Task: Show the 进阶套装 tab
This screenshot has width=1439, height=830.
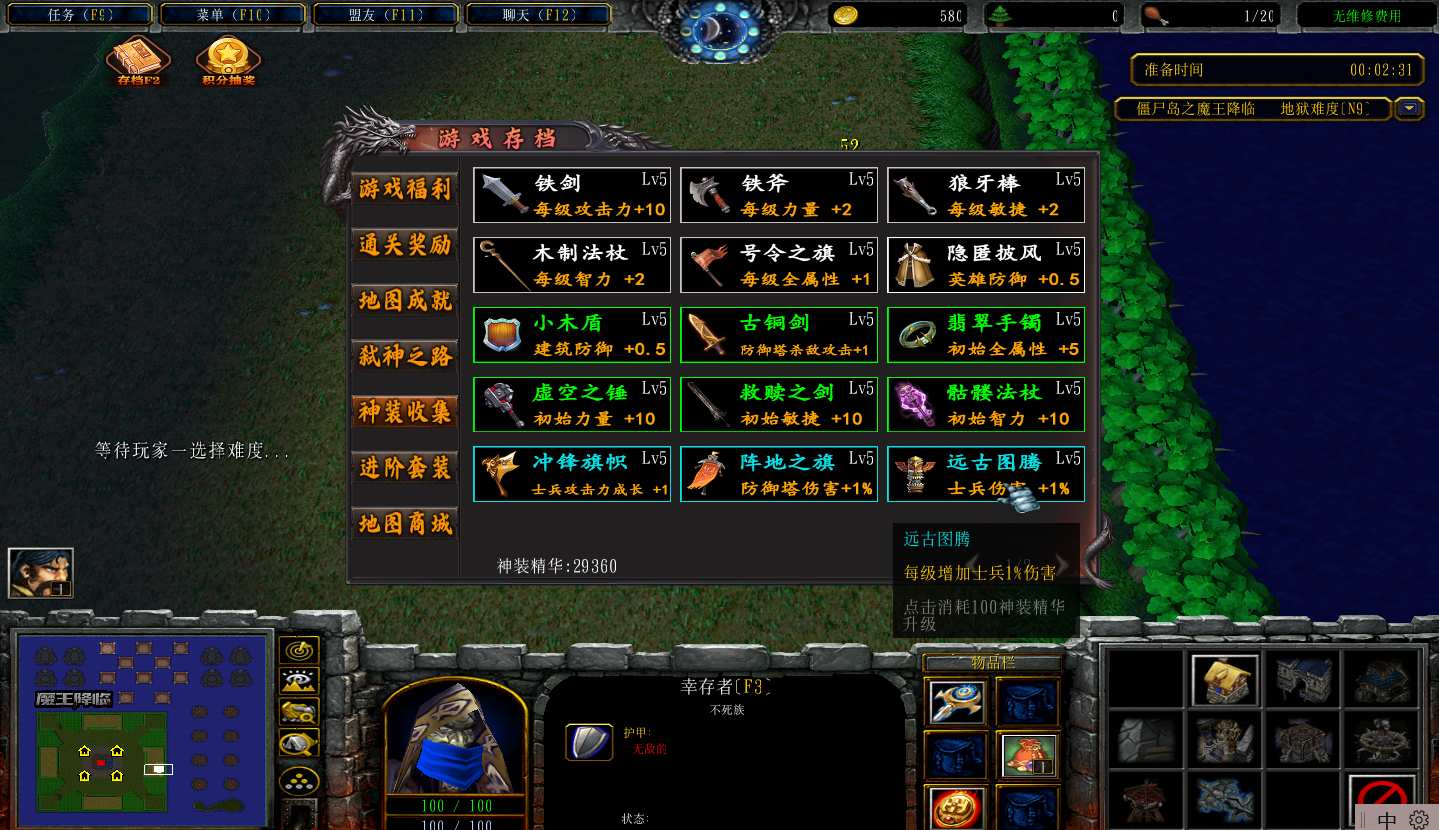Action: tap(405, 468)
